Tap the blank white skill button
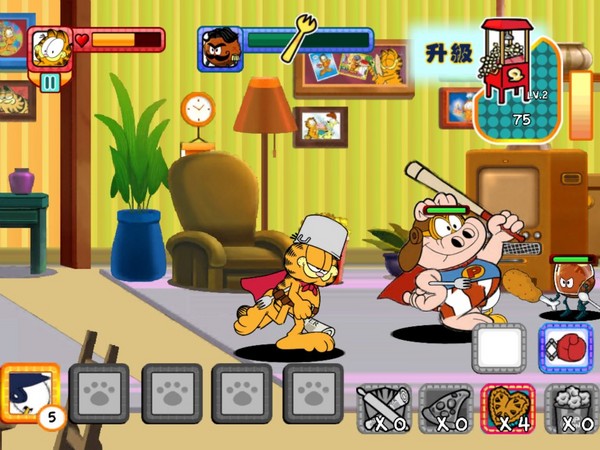The height and width of the screenshot is (450, 600). point(499,349)
